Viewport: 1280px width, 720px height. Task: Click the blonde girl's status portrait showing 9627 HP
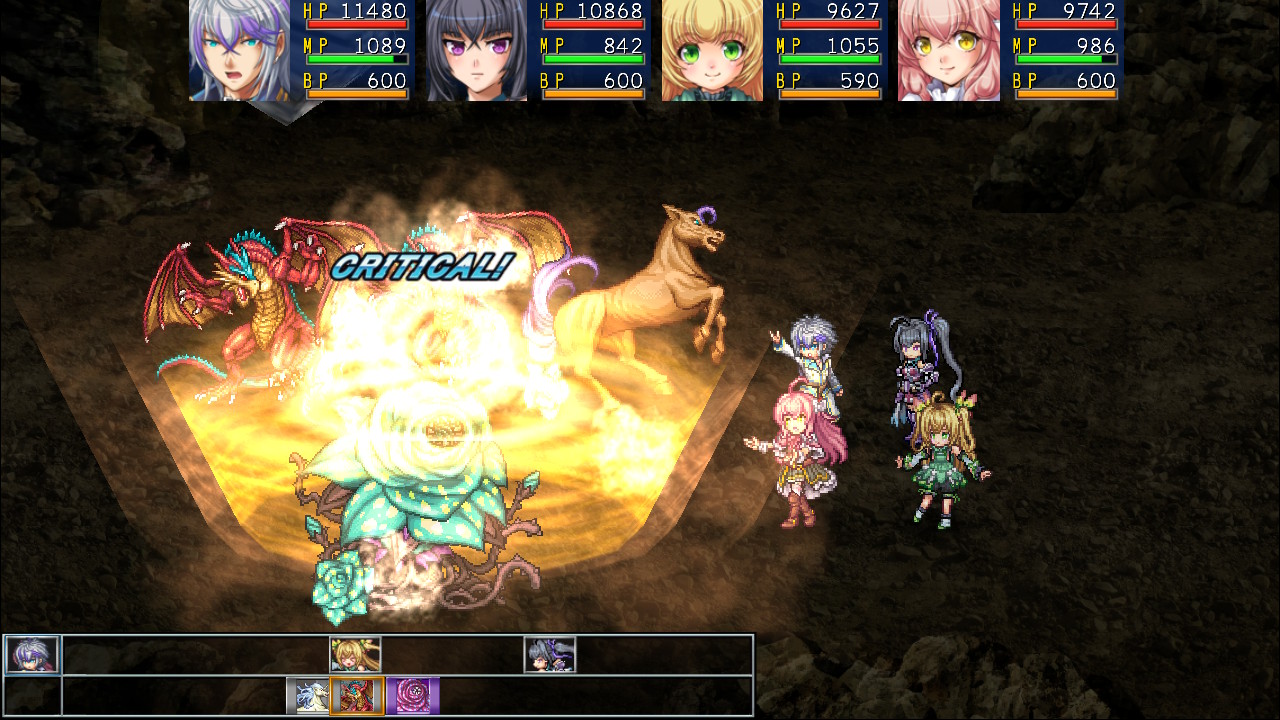(x=712, y=52)
